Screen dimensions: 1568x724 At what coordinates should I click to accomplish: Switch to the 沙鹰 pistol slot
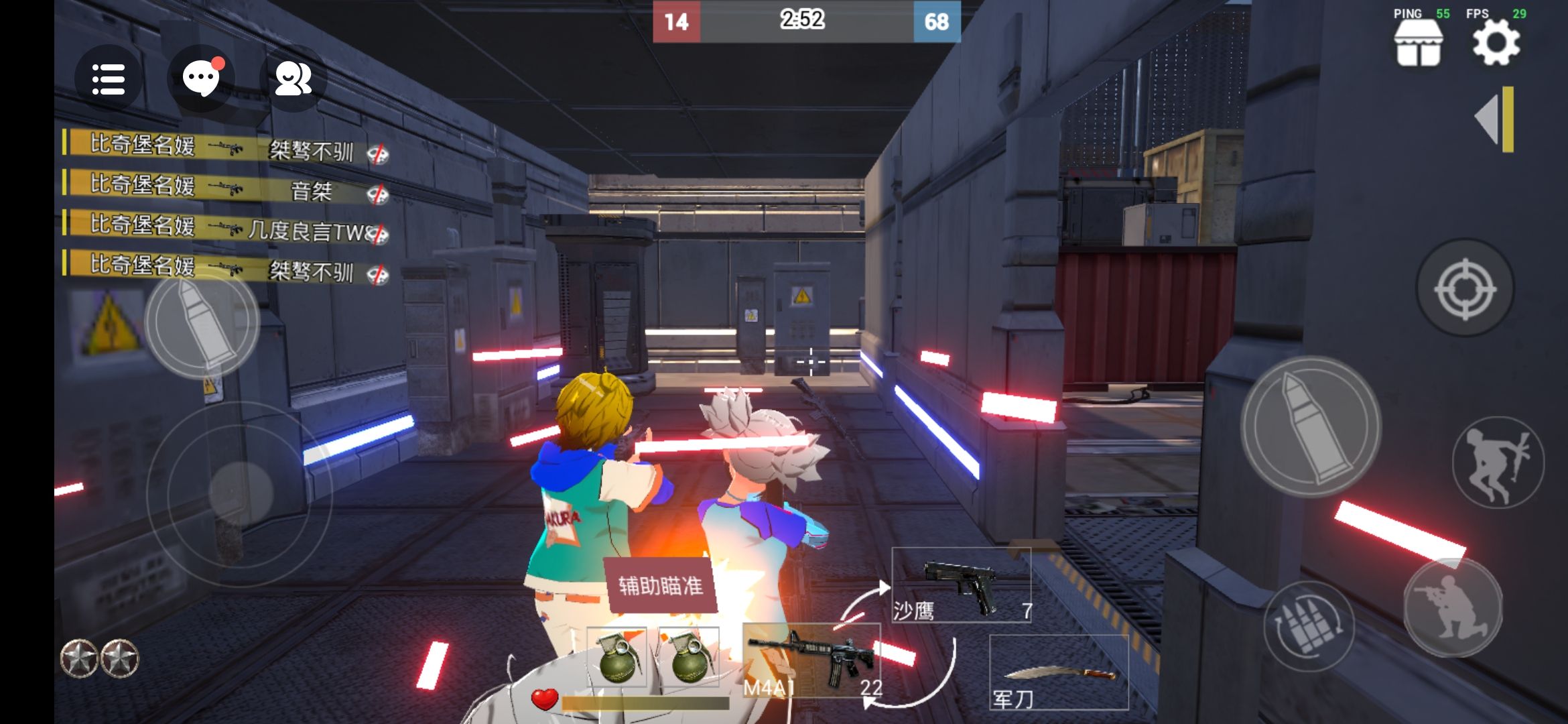[x=961, y=585]
